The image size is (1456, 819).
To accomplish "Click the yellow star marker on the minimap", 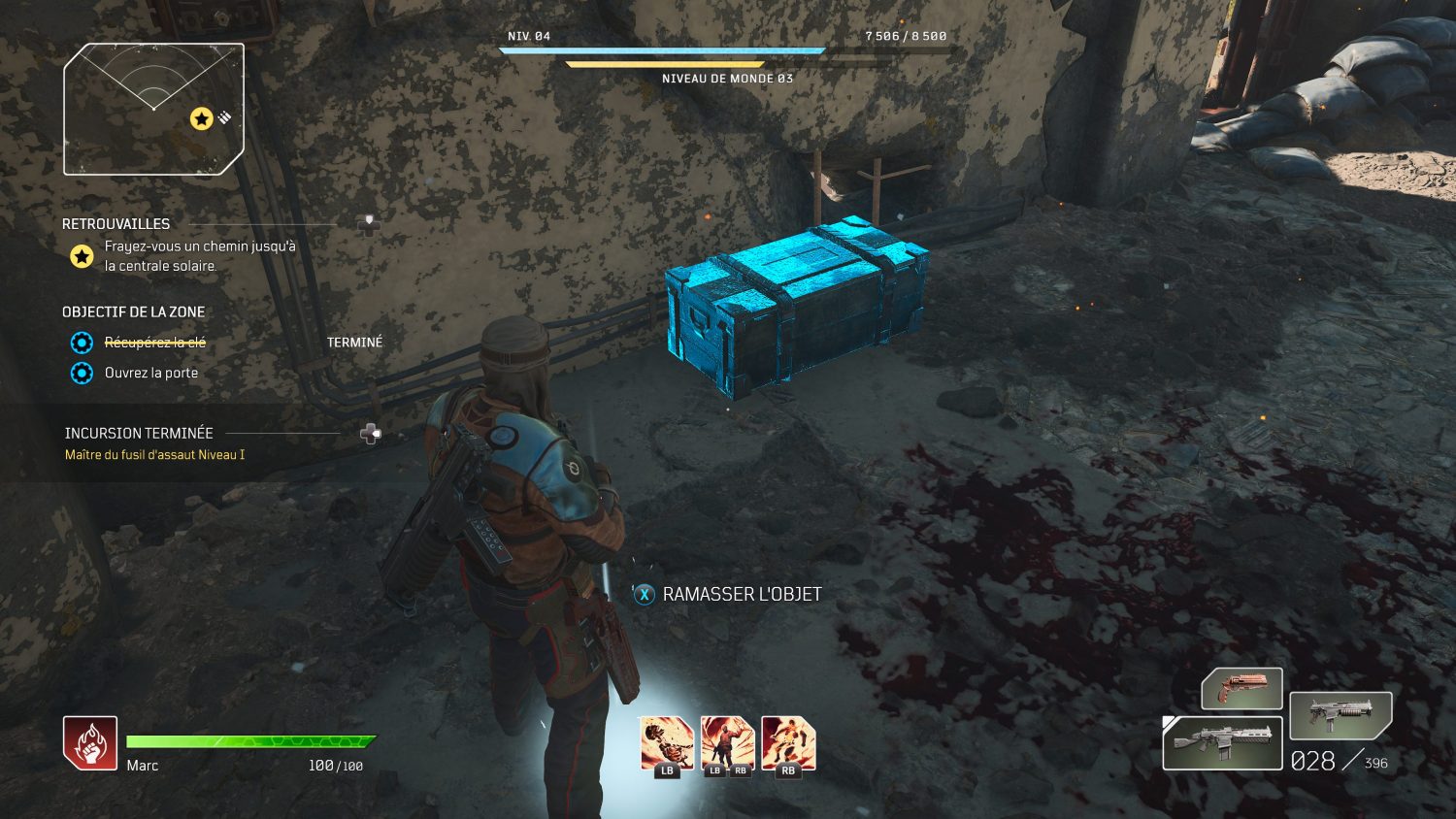I will [201, 118].
